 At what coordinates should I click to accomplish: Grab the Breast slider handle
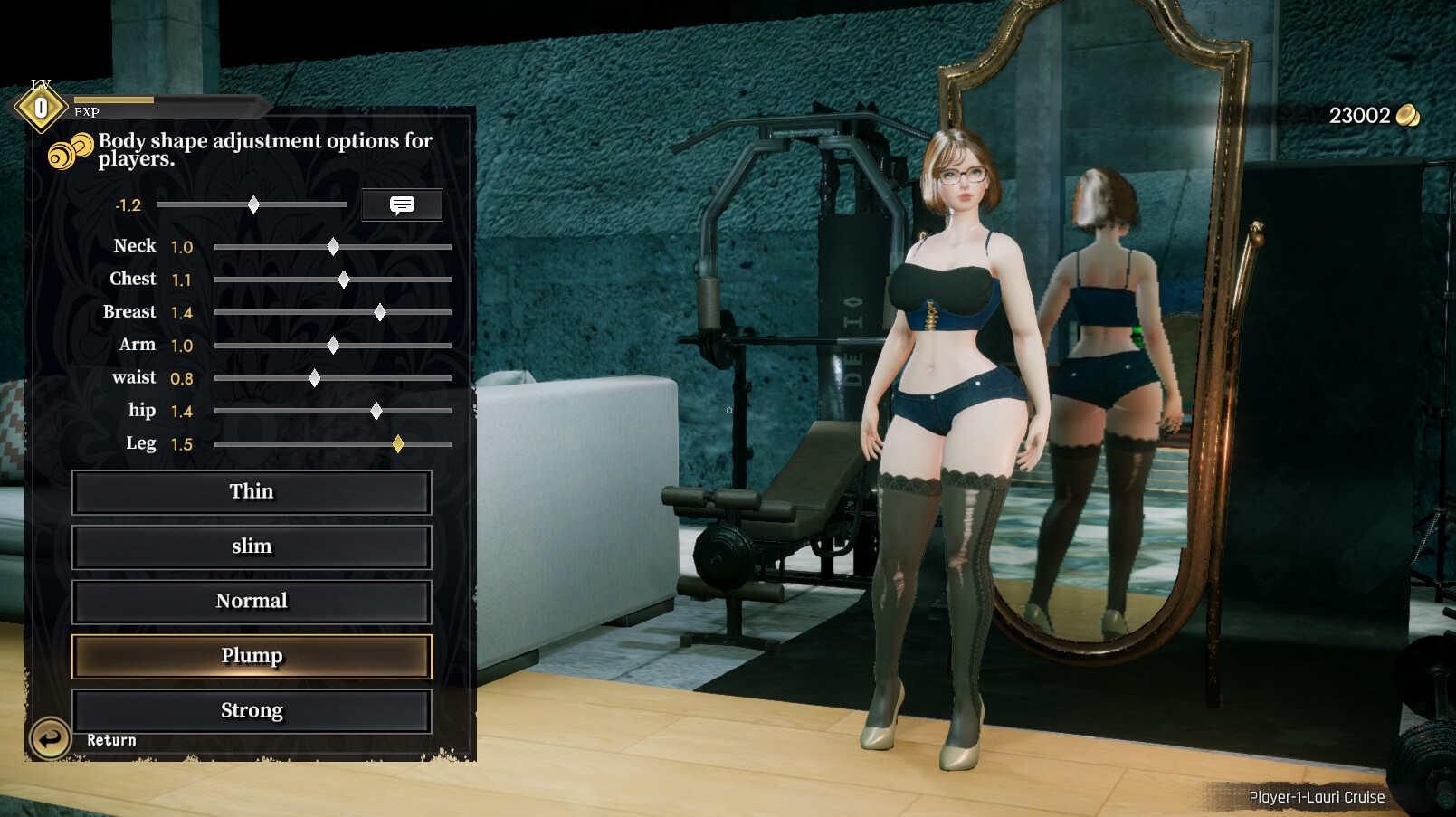[380, 313]
